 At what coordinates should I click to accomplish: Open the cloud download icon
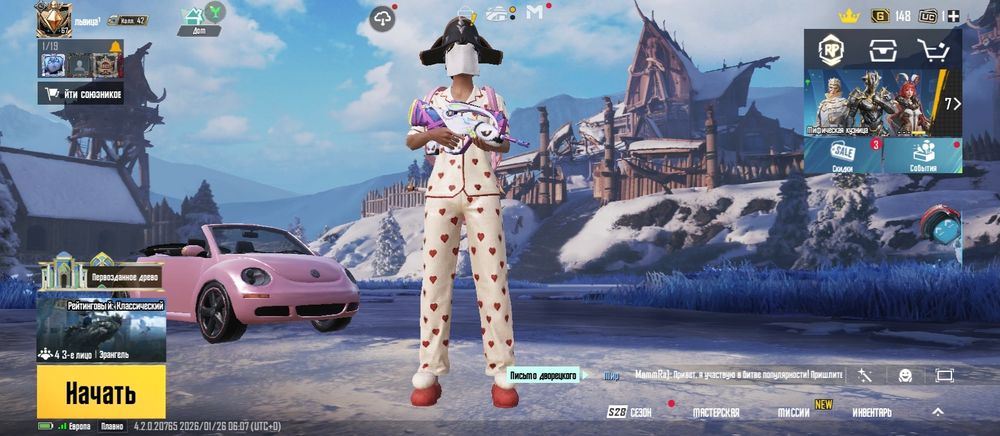point(382,19)
